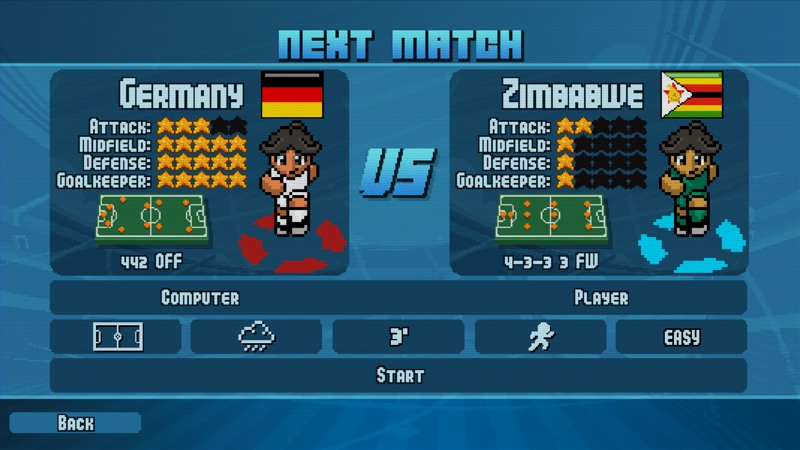The height and width of the screenshot is (450, 800).
Task: Start the match
Action: click(x=399, y=376)
